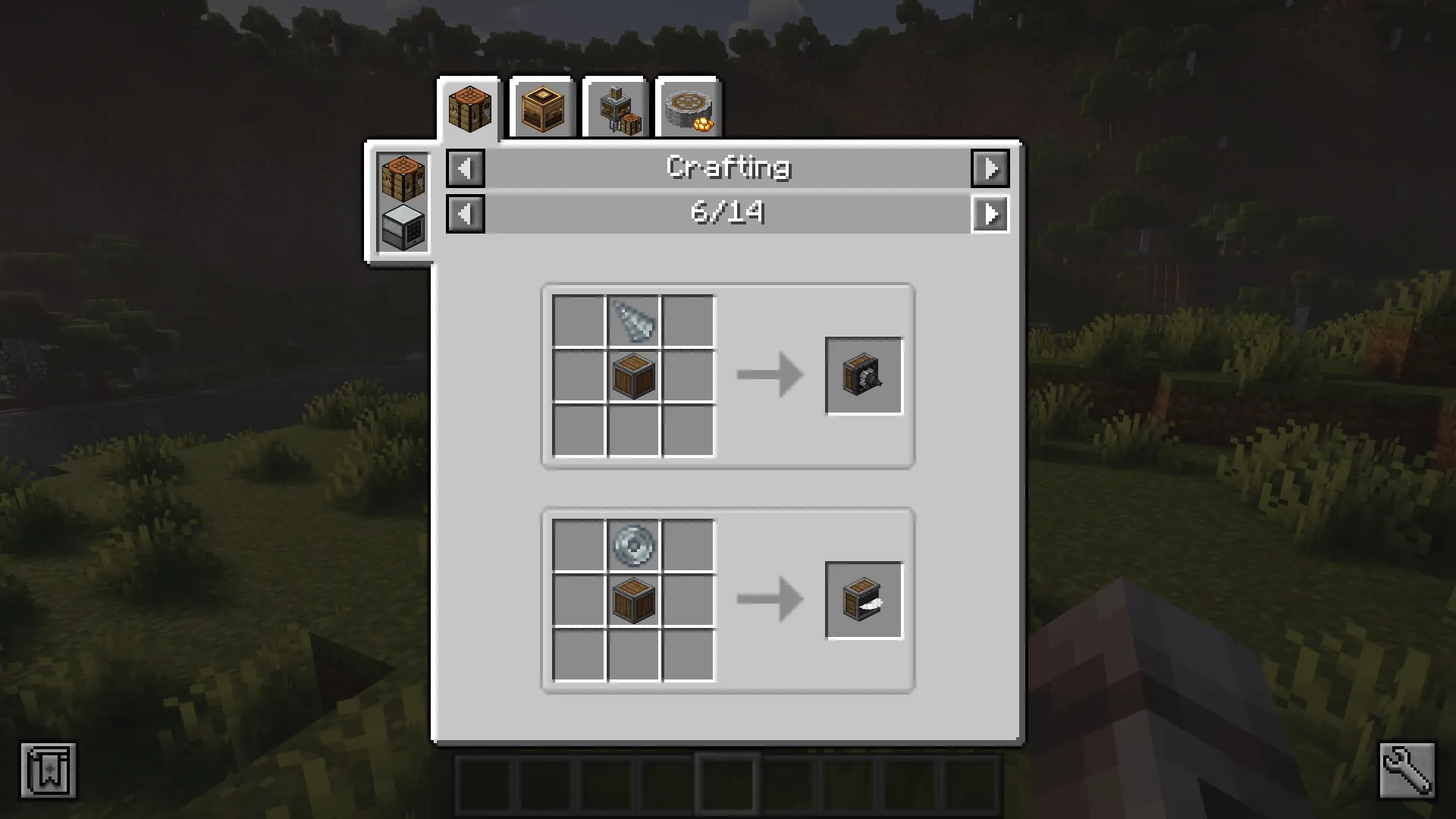Viewport: 1456px width, 819px height.
Task: Click the drill head ingredient in top recipe
Action: point(633,319)
